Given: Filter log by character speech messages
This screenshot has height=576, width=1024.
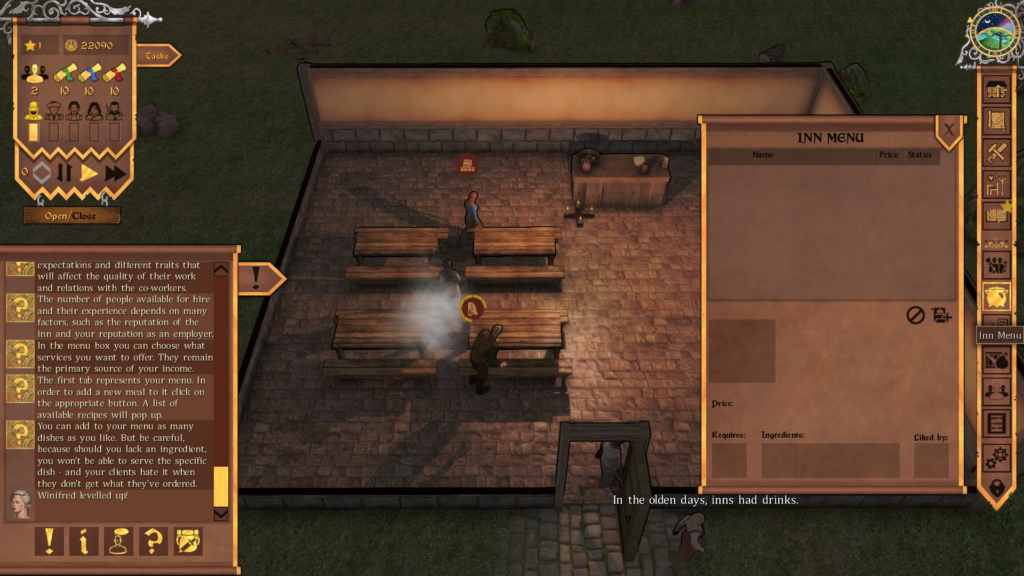Looking at the screenshot, I should [x=119, y=541].
